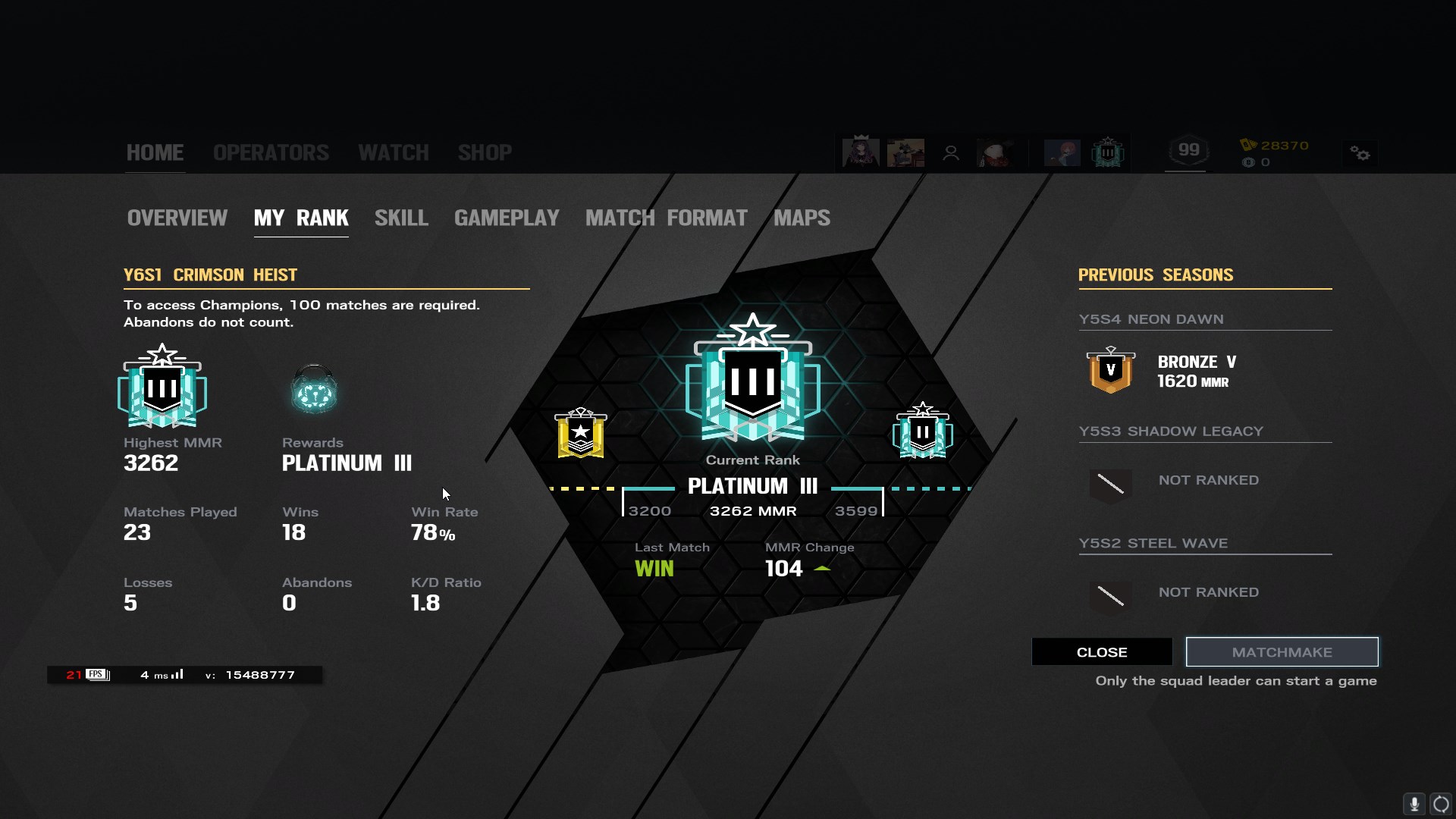Select the crowned squad leader avatar
Screen dimensions: 1456x819
861,152
